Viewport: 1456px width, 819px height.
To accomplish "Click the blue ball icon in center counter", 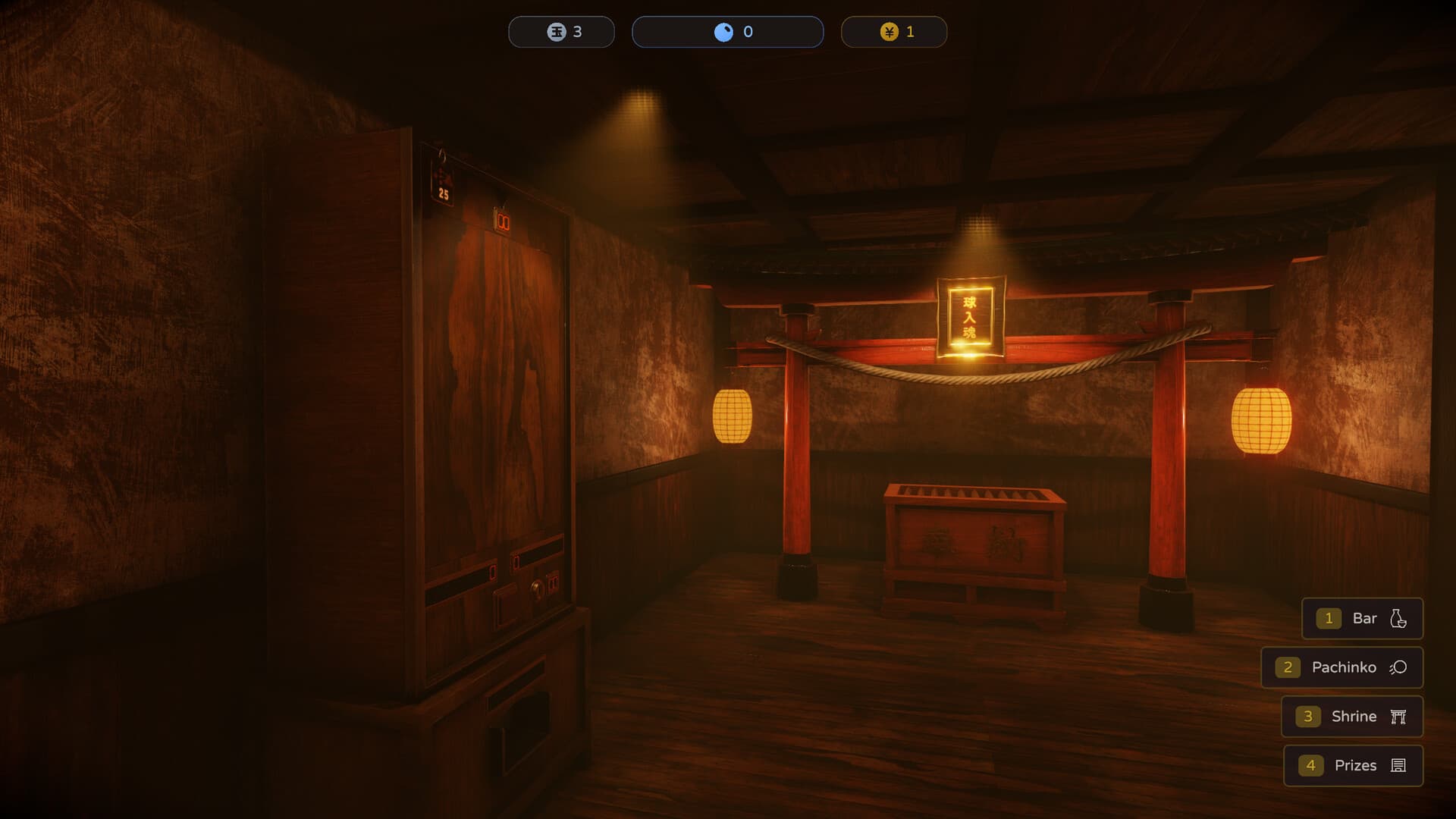I will tap(723, 31).
